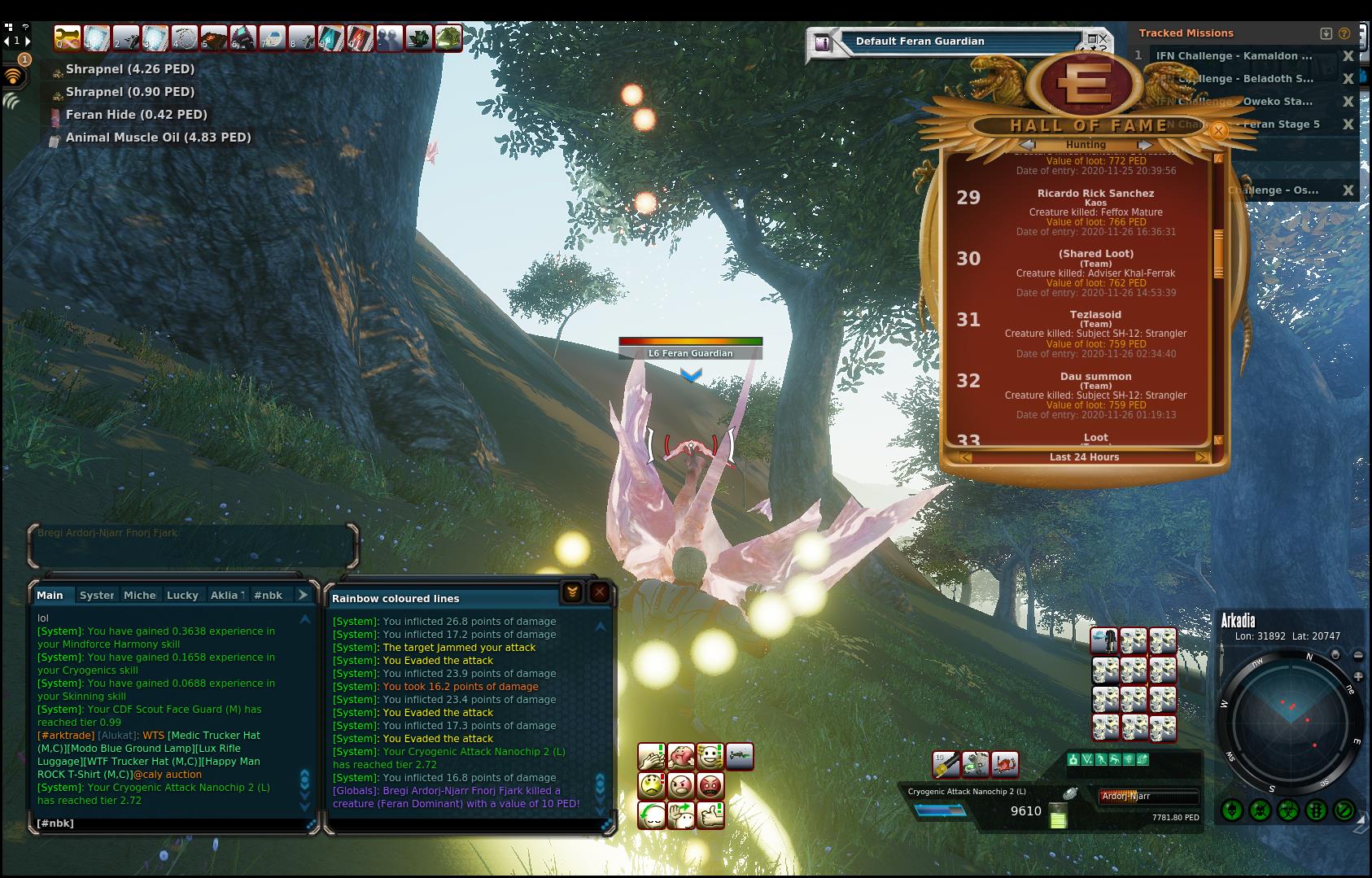
Task: Open Tracked Missions help icon
Action: 1344,33
